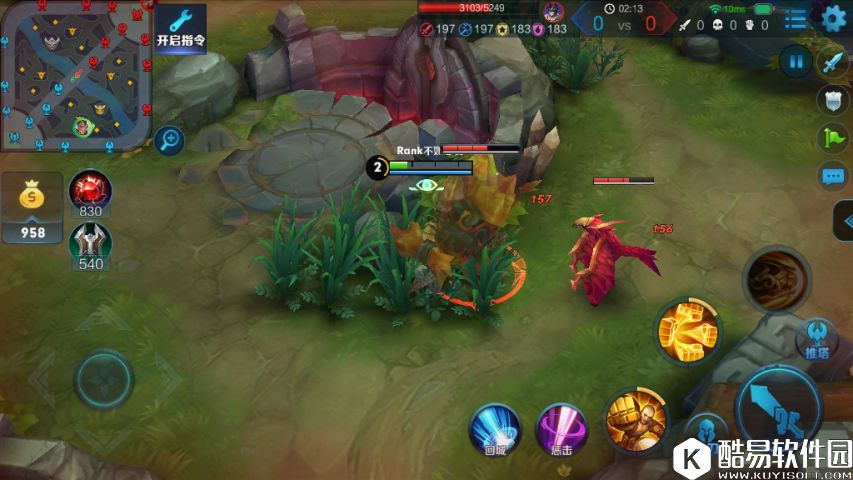The width and height of the screenshot is (853, 480).
Task: Click the magnifier zoom button beside the minimap
Action: point(170,139)
